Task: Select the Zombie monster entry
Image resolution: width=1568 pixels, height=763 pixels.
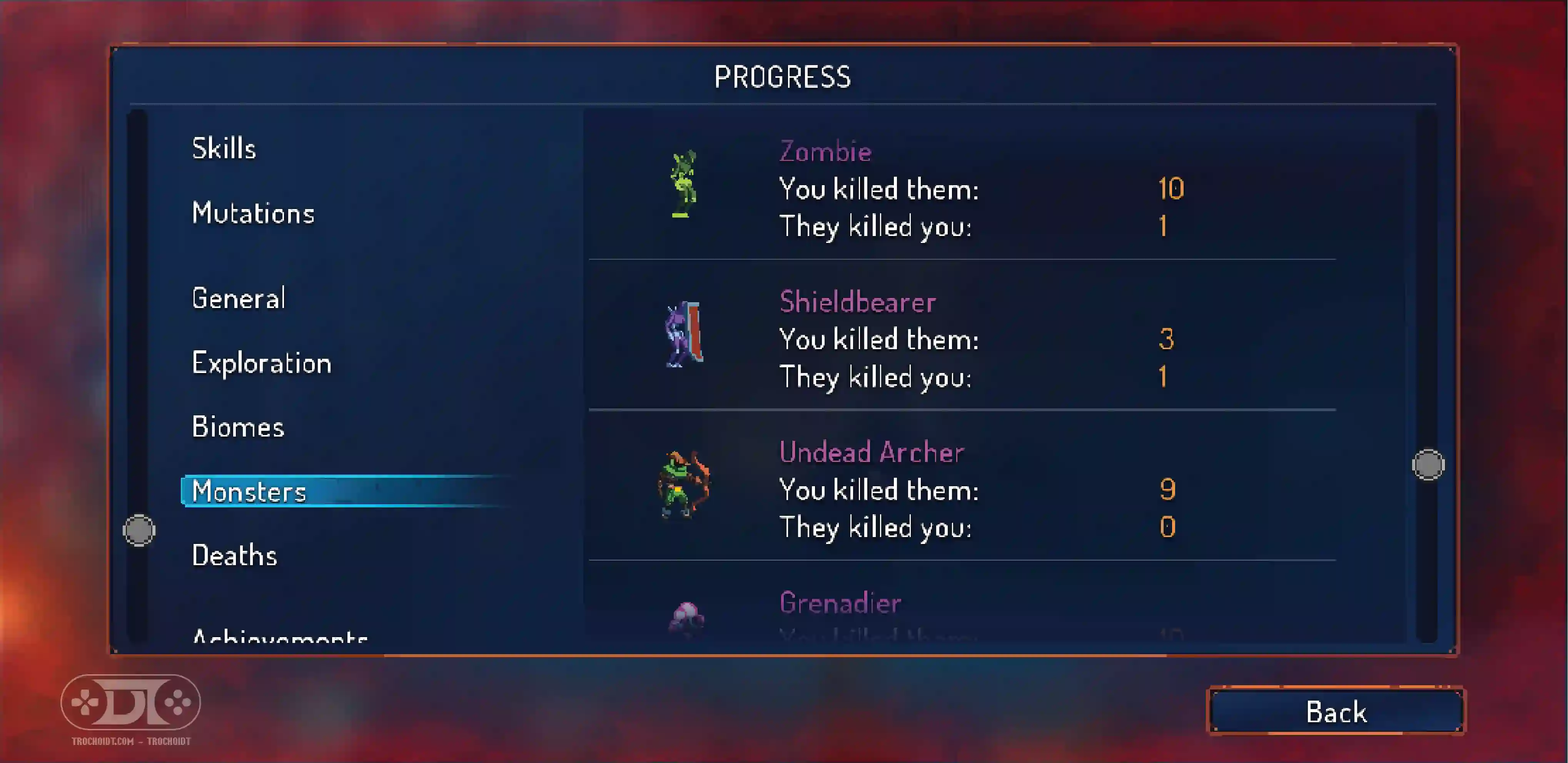Action: [962, 189]
